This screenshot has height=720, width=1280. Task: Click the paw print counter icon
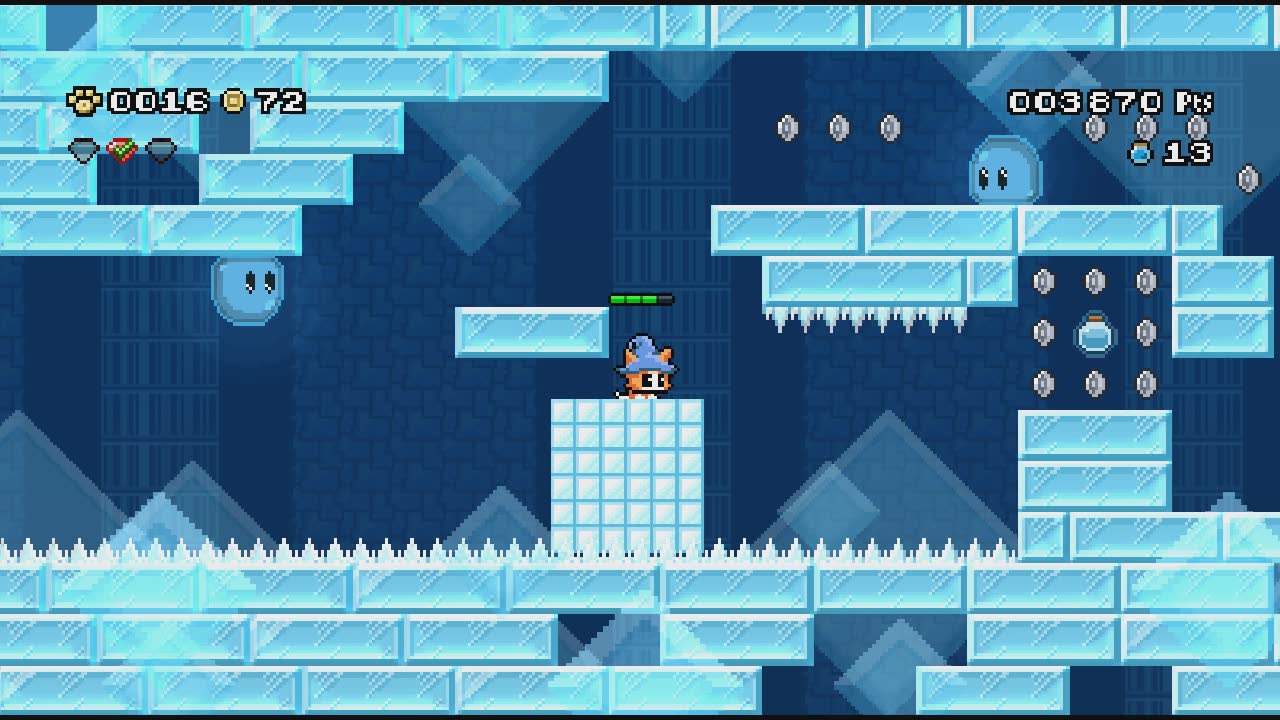(x=88, y=101)
